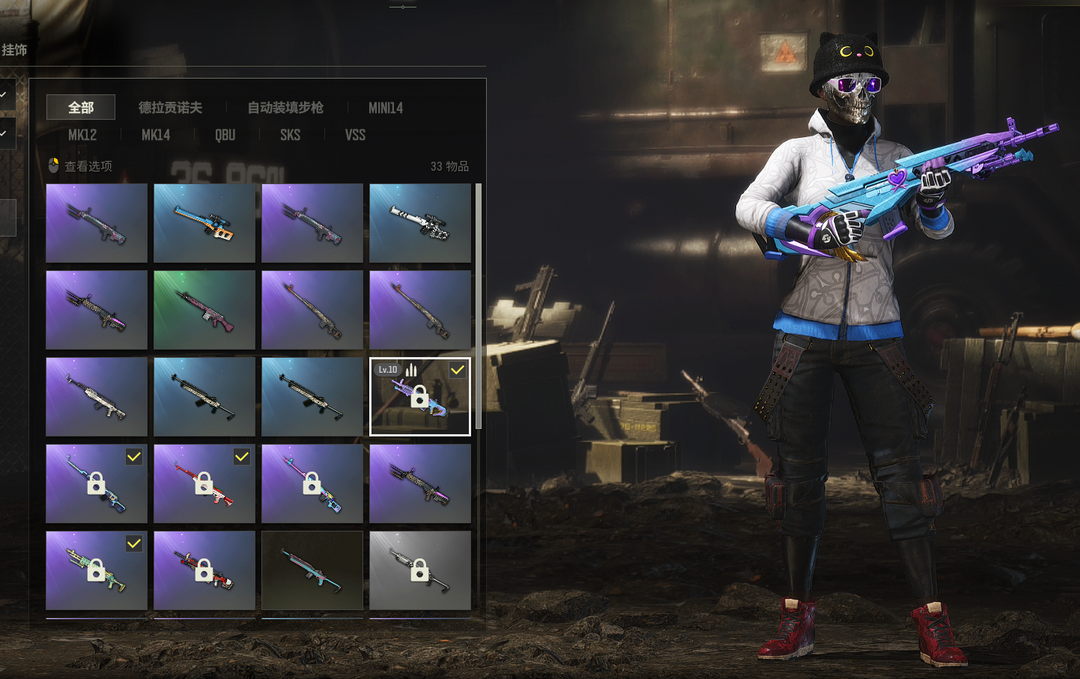
Task: Select the blue and orange sniper skin
Action: tap(204, 223)
